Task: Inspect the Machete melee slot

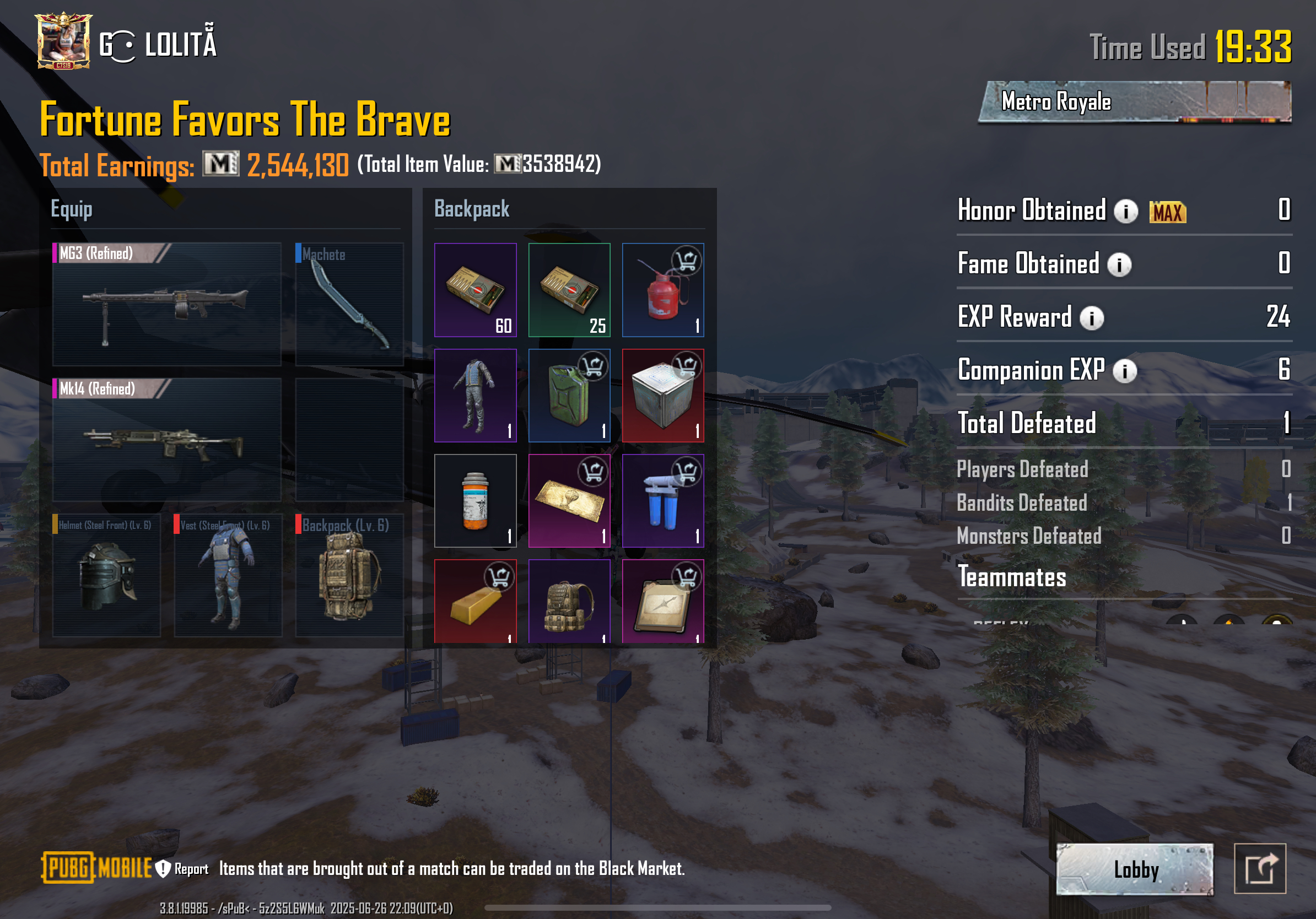Action: click(349, 304)
